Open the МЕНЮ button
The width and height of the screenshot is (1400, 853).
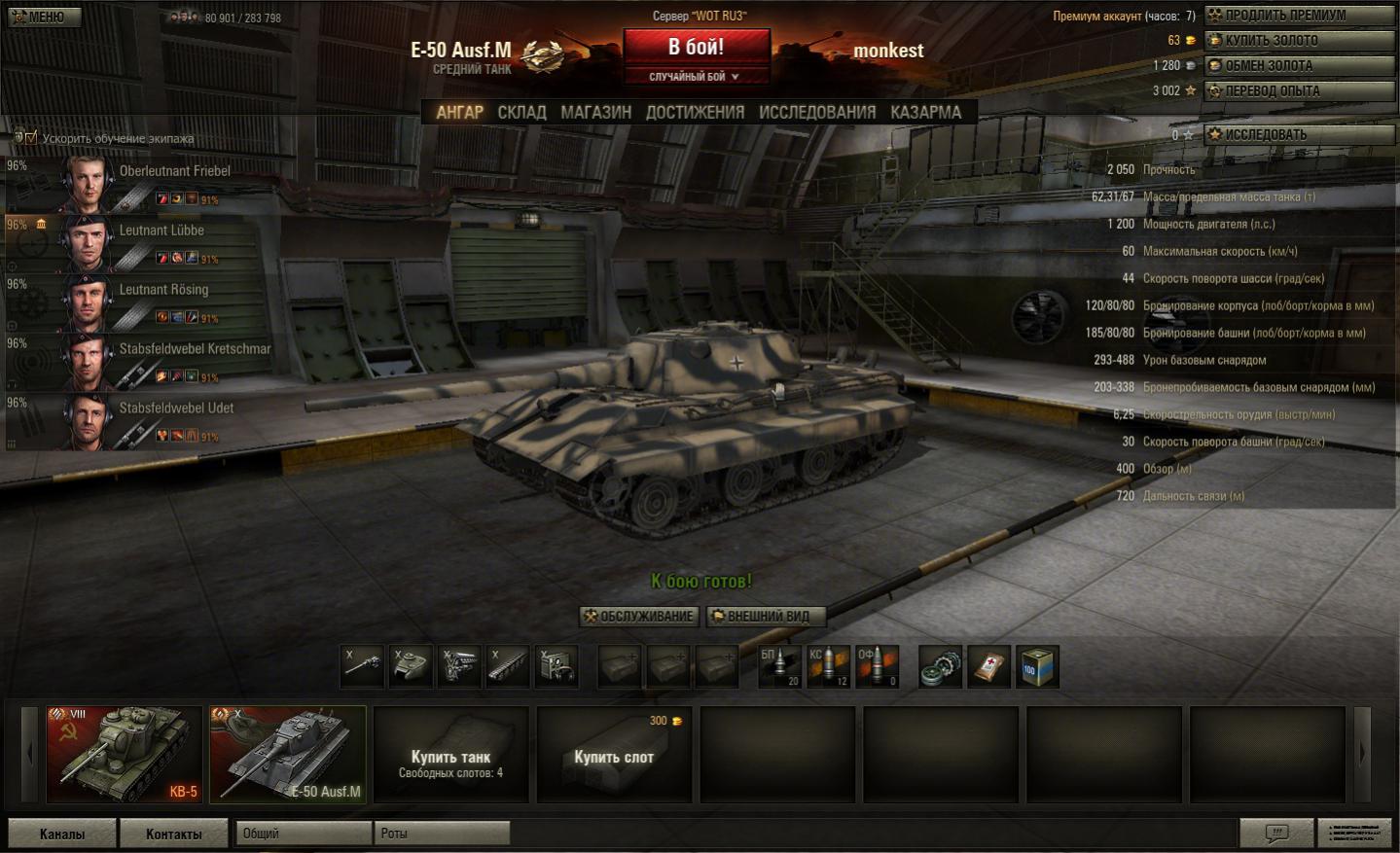pos(45,17)
